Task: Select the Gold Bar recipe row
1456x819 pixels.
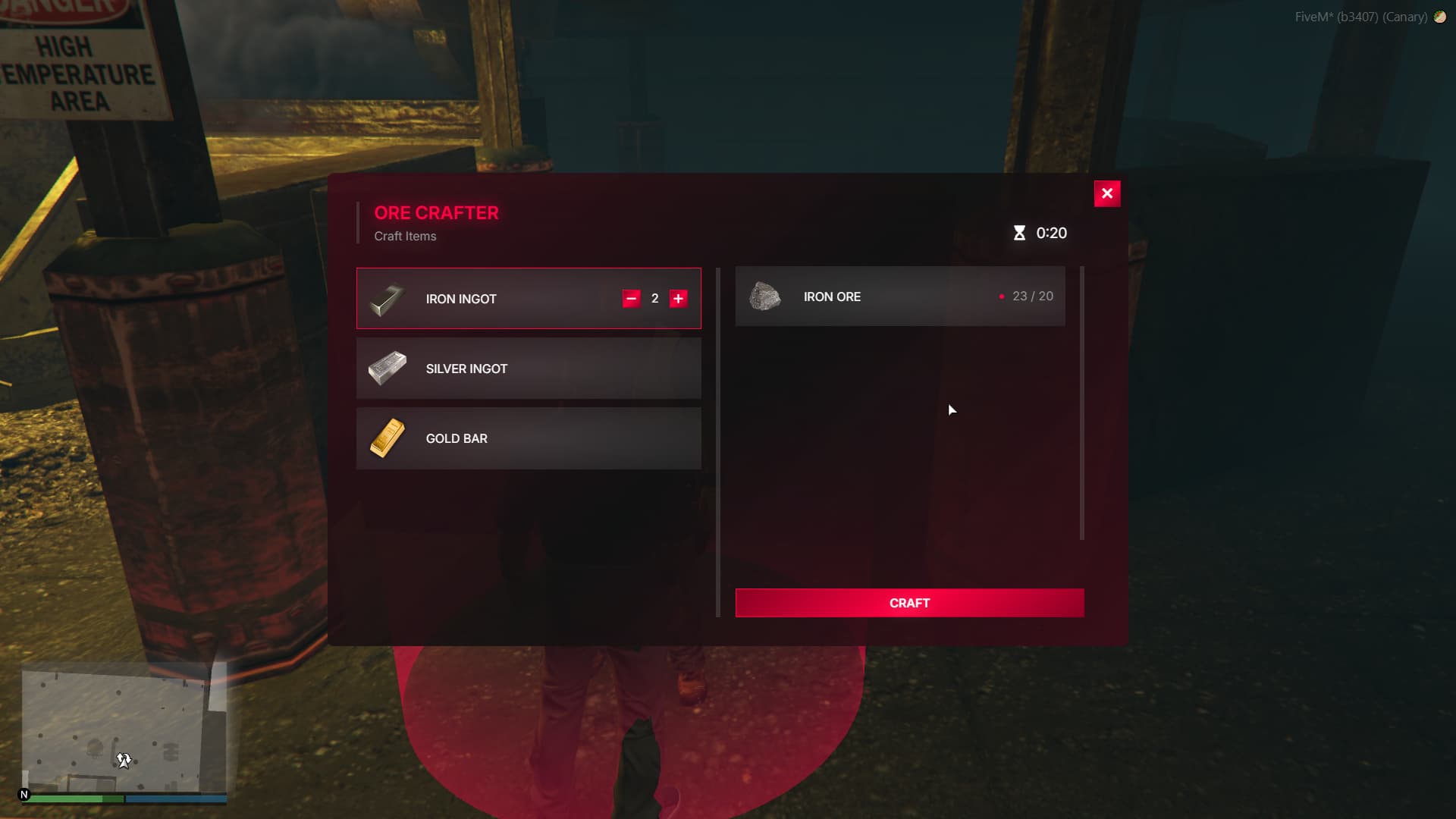Action: click(x=529, y=438)
